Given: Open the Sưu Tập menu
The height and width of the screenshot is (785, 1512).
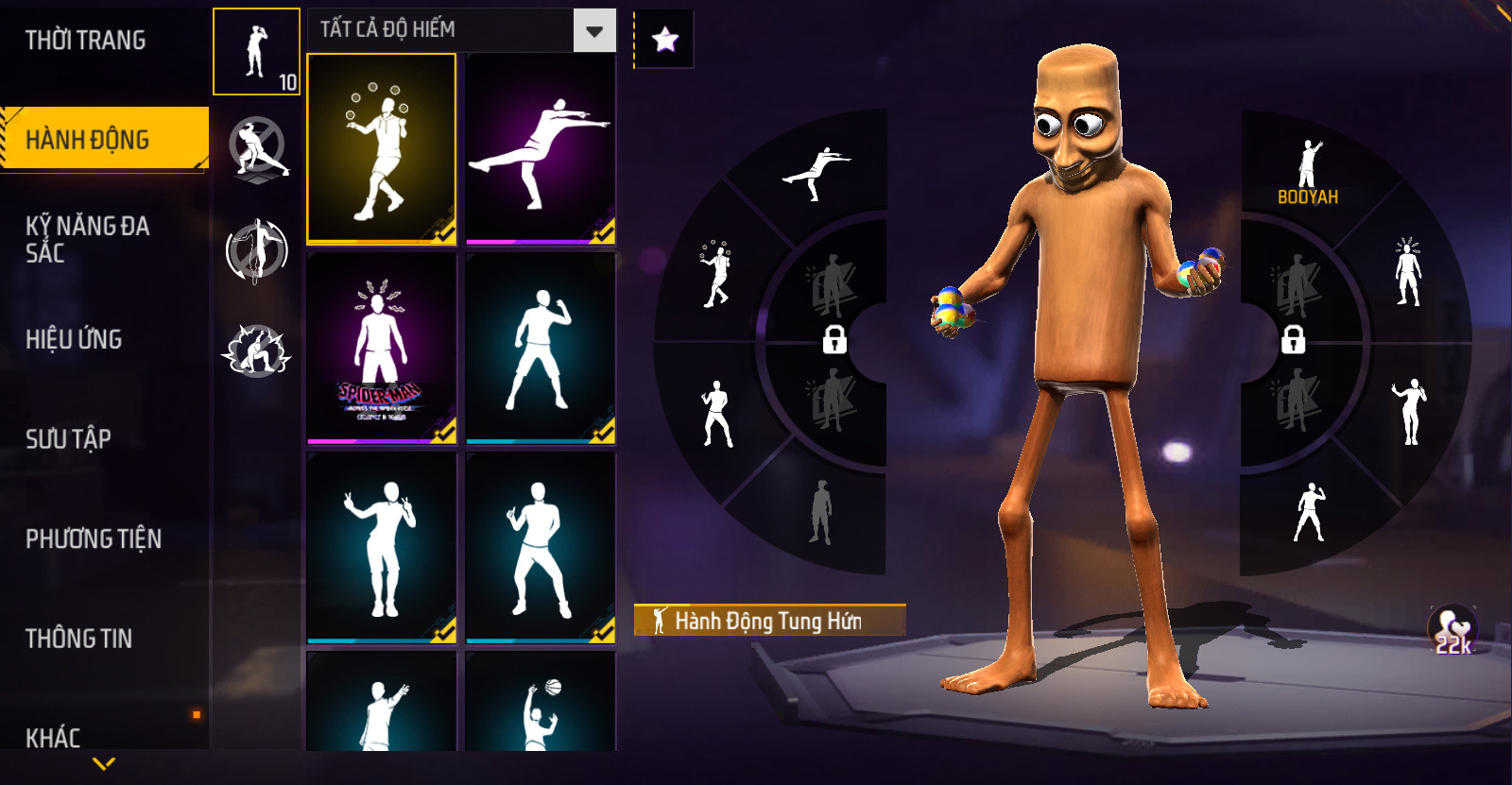Looking at the screenshot, I should click(68, 439).
